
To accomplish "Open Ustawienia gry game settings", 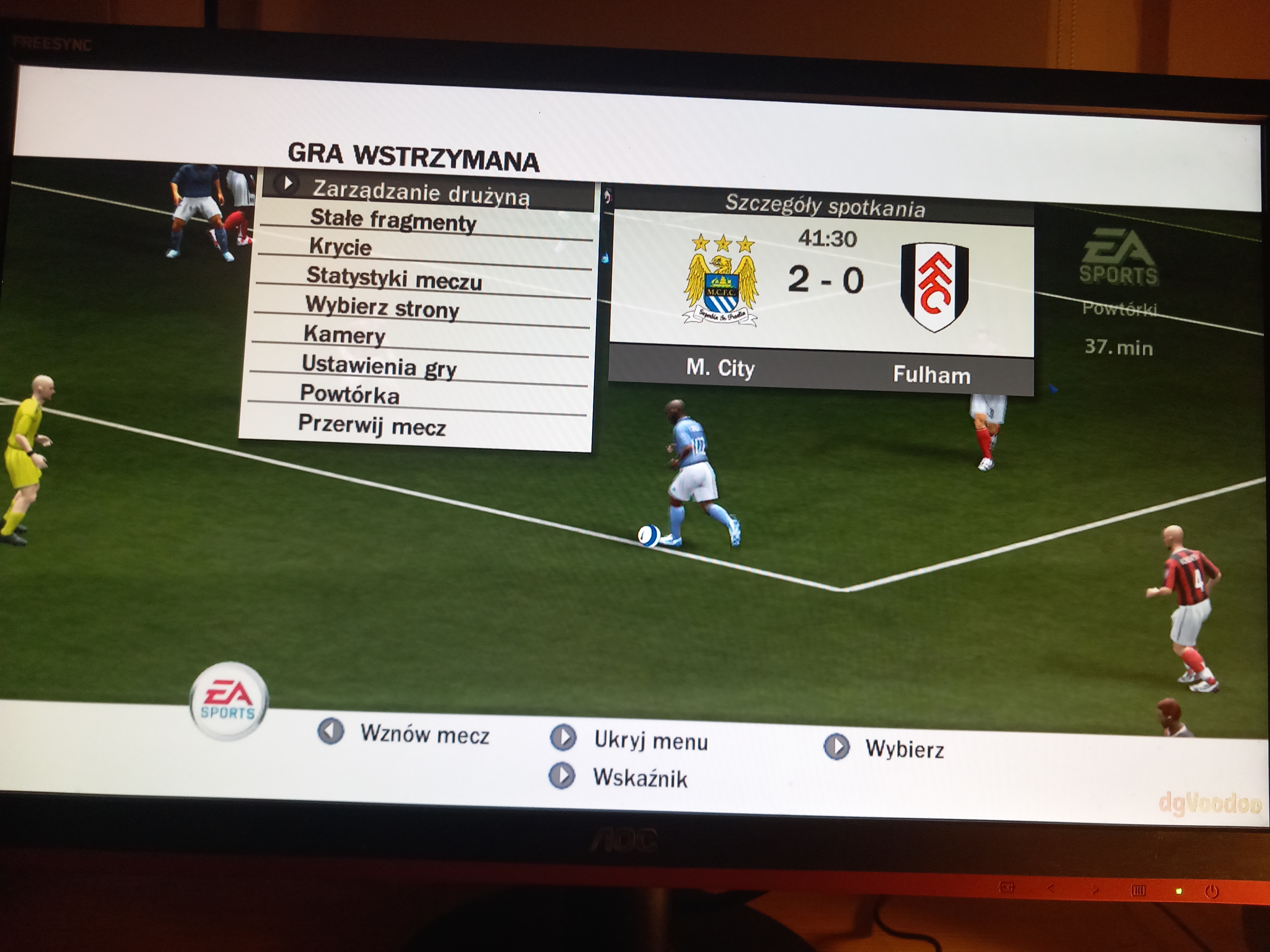I will [379, 366].
